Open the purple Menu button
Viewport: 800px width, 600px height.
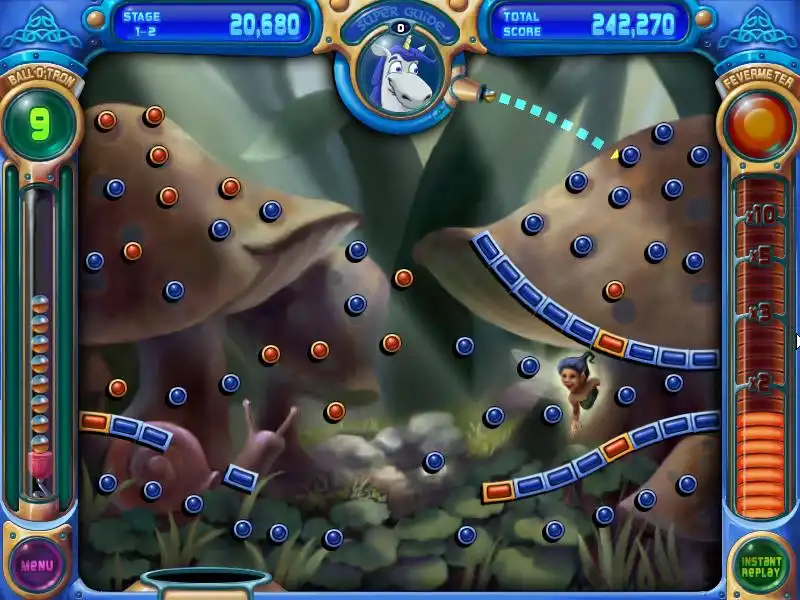pyautogui.click(x=37, y=563)
